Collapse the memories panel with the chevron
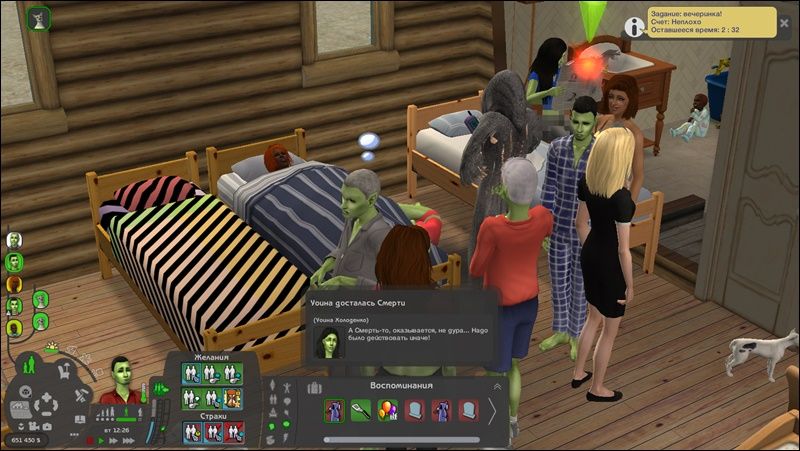 [x=497, y=385]
